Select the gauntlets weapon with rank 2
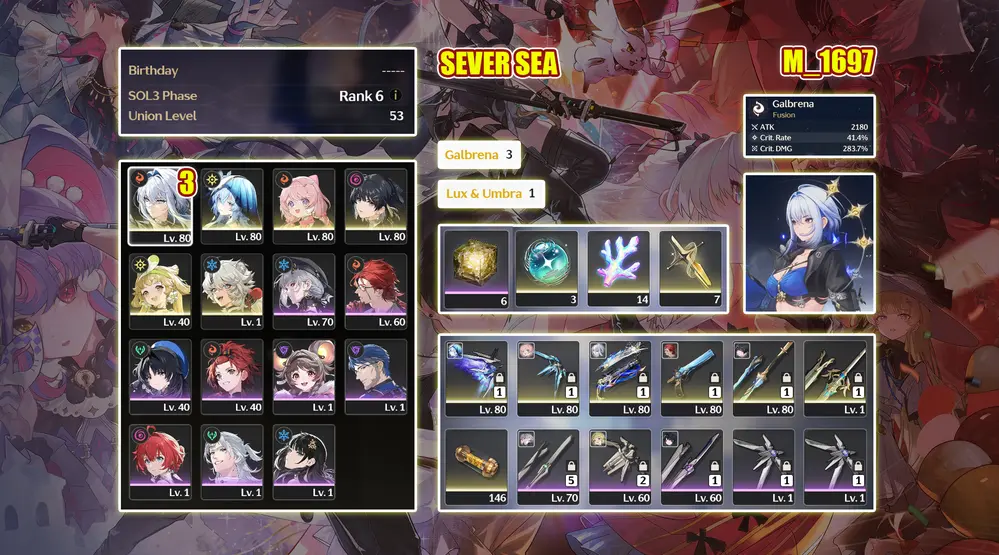This screenshot has height=555, width=999. tap(619, 467)
